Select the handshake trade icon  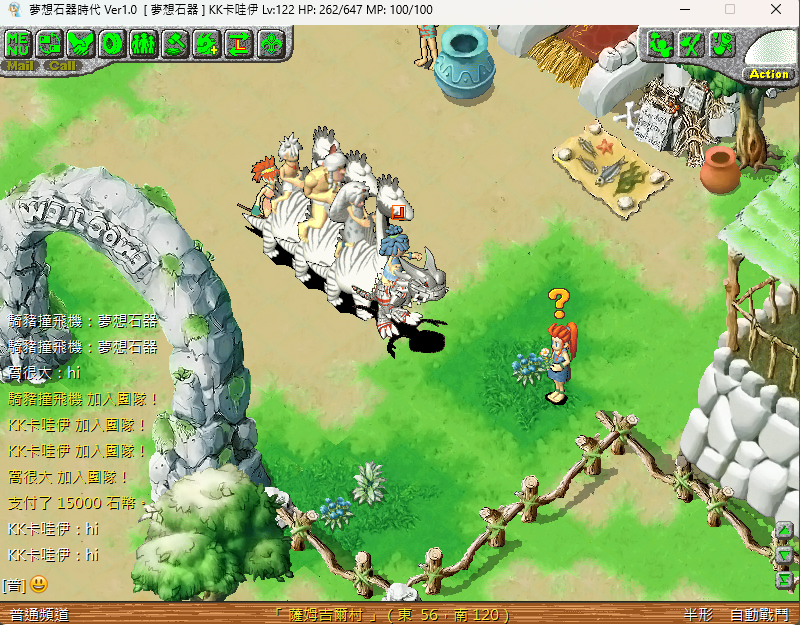click(x=82, y=44)
